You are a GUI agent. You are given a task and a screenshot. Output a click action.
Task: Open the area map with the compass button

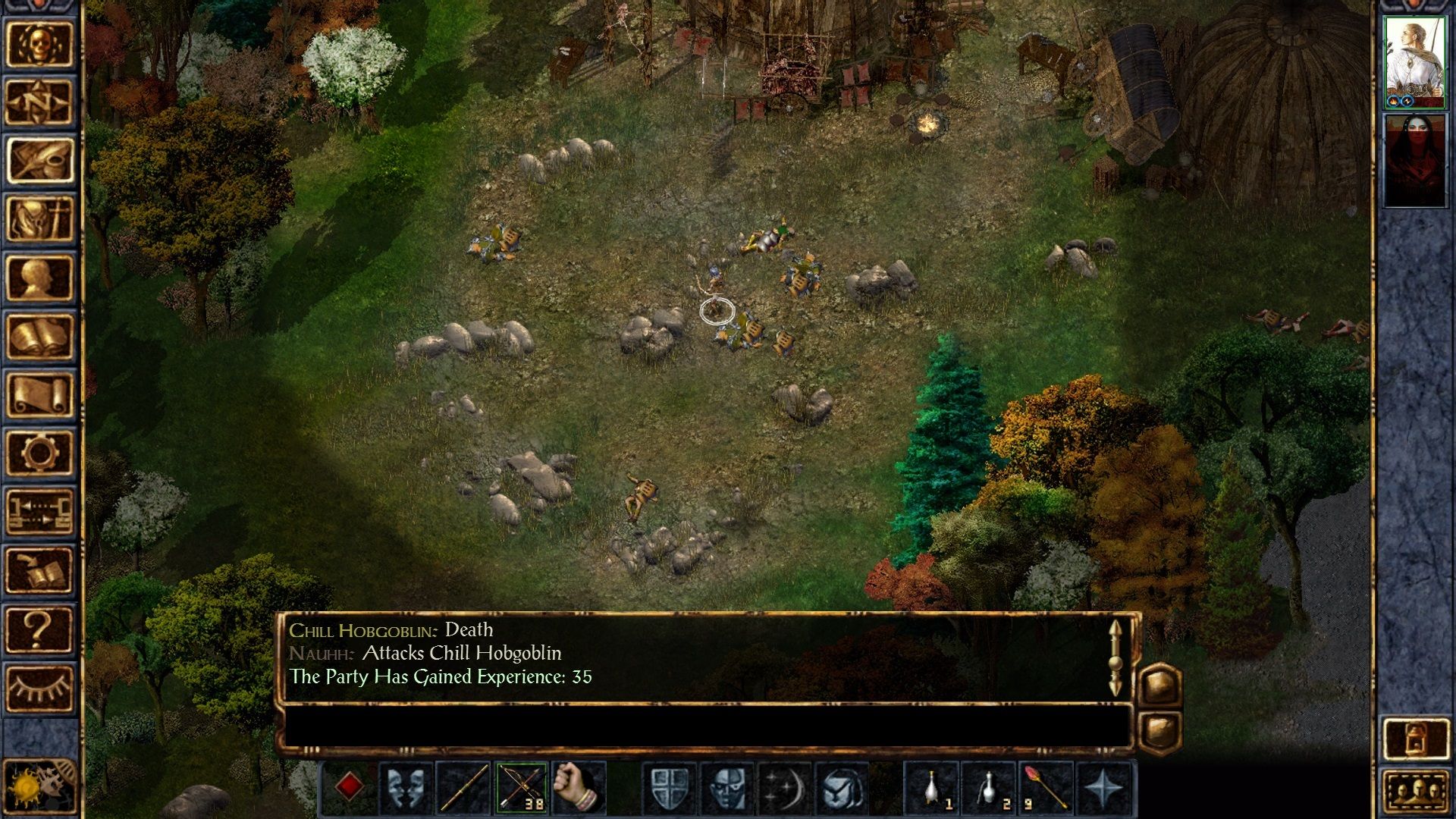tap(39, 102)
